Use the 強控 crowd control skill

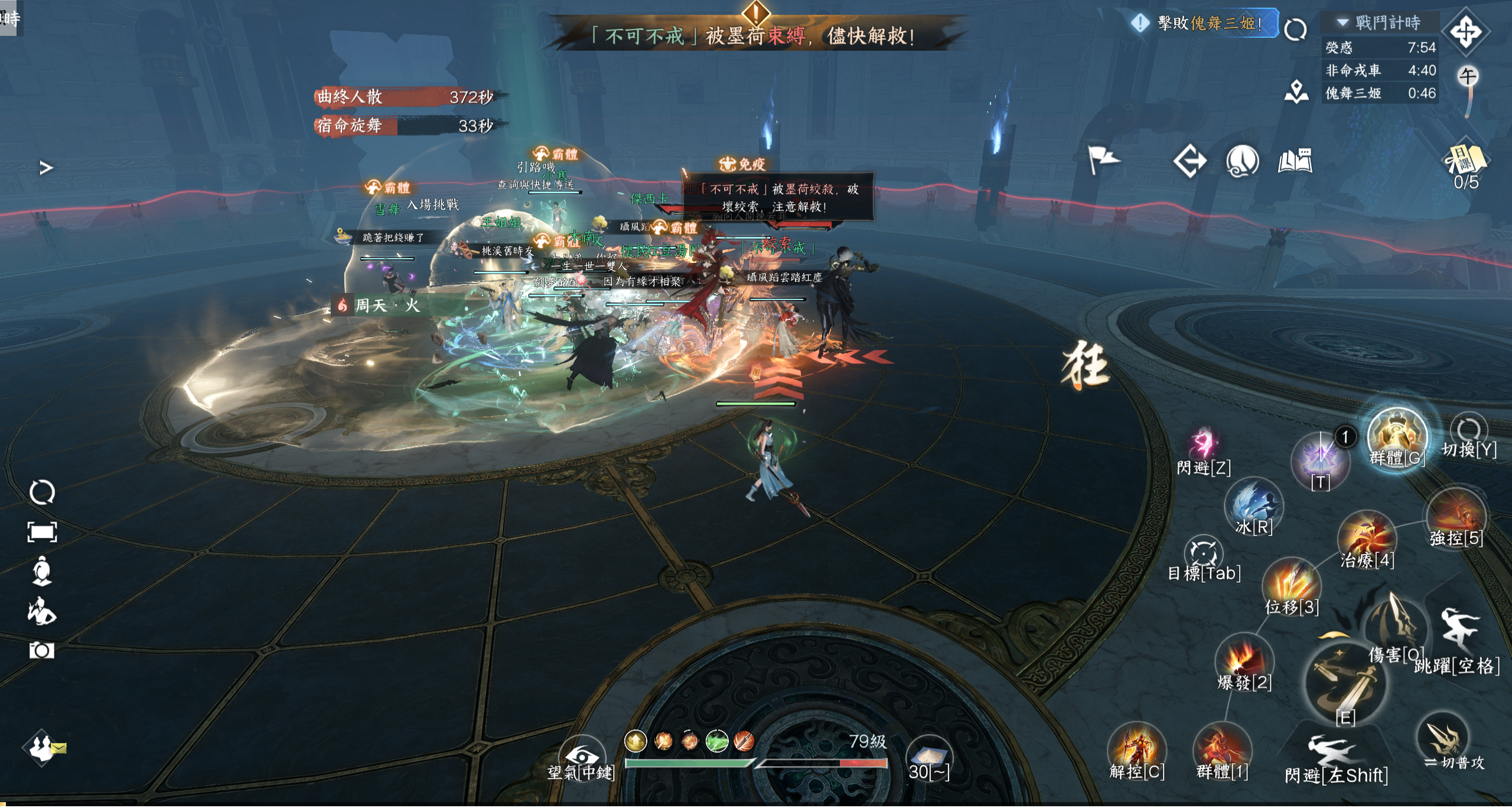coord(1456,516)
